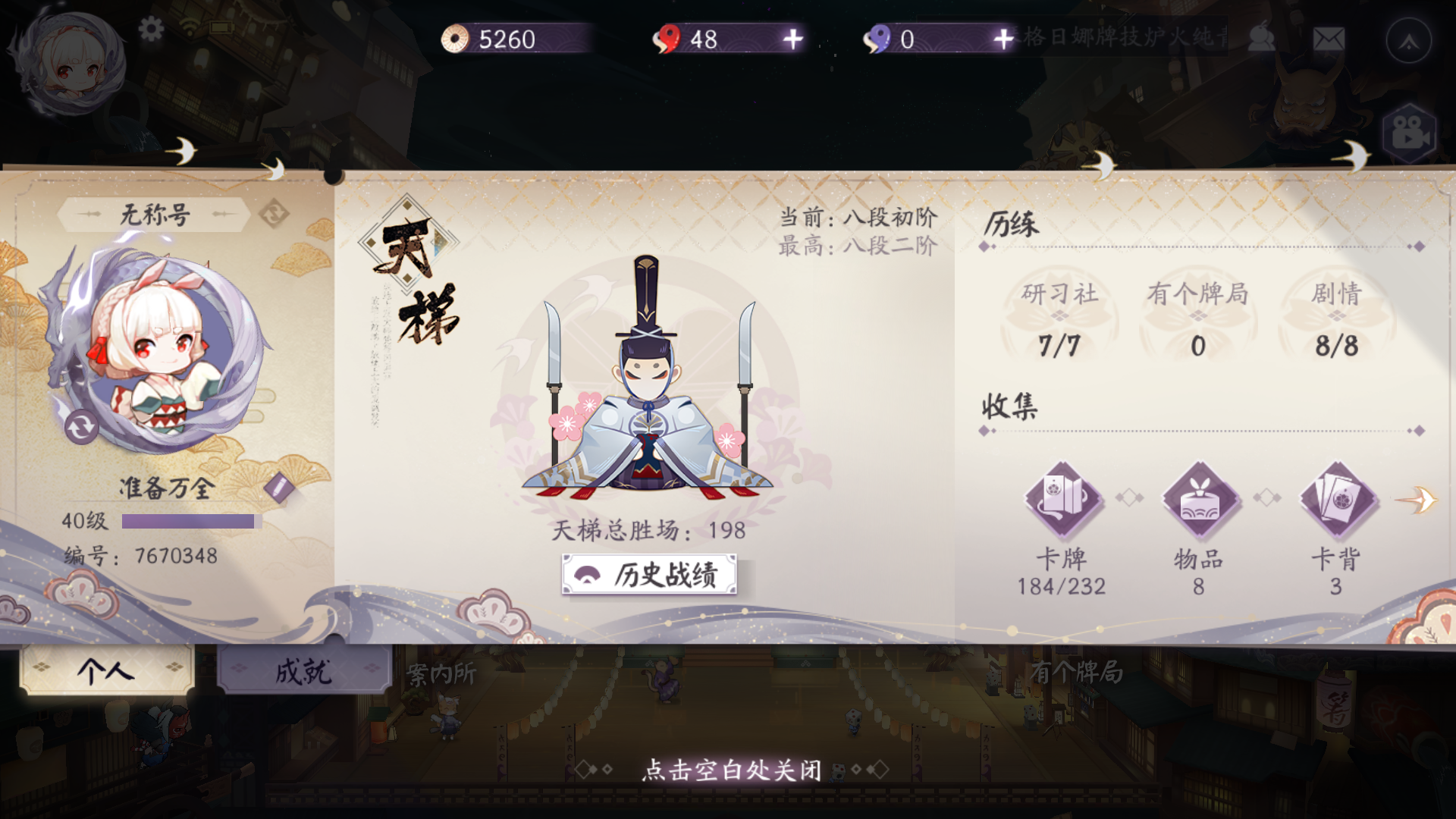Click the video recording icon
Image resolution: width=1456 pixels, height=819 pixels.
(1408, 132)
